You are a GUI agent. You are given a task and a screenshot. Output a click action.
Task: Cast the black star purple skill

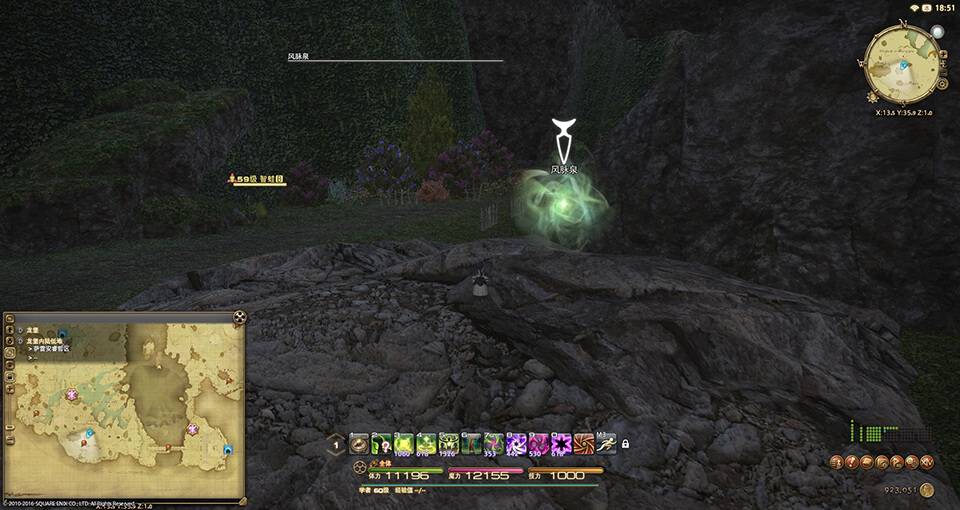point(561,443)
